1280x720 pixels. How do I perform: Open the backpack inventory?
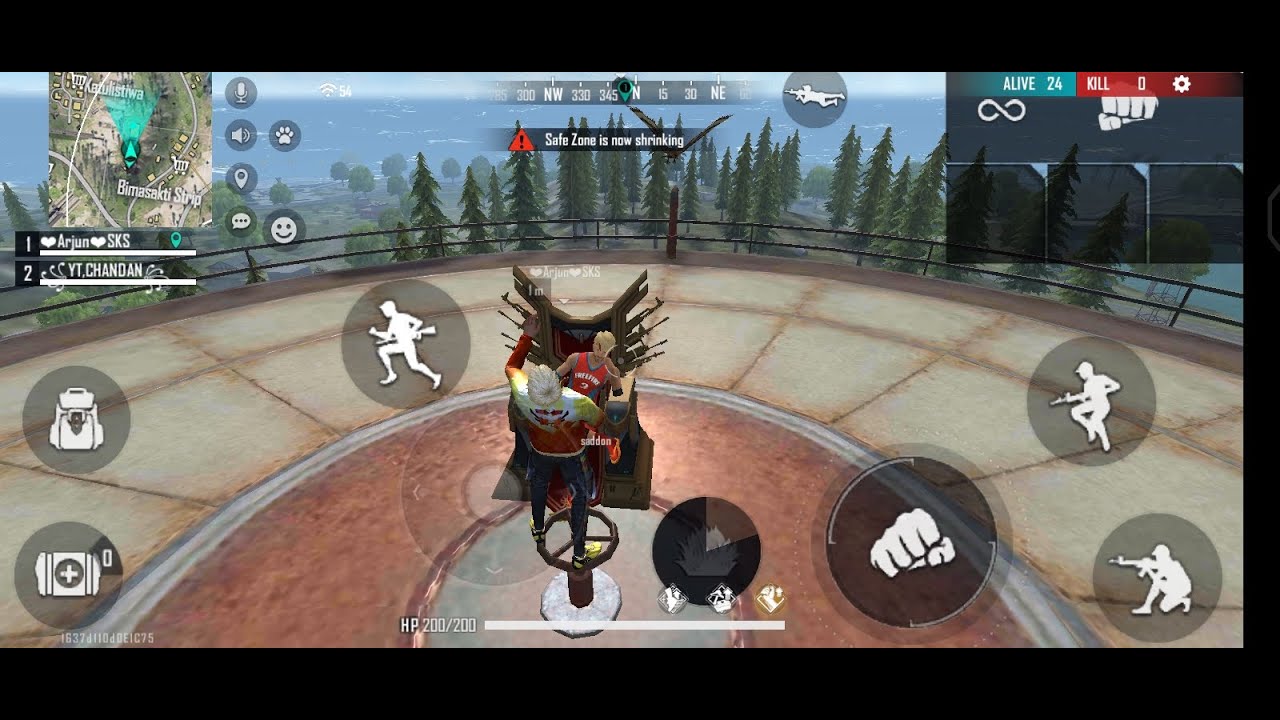[x=76, y=420]
